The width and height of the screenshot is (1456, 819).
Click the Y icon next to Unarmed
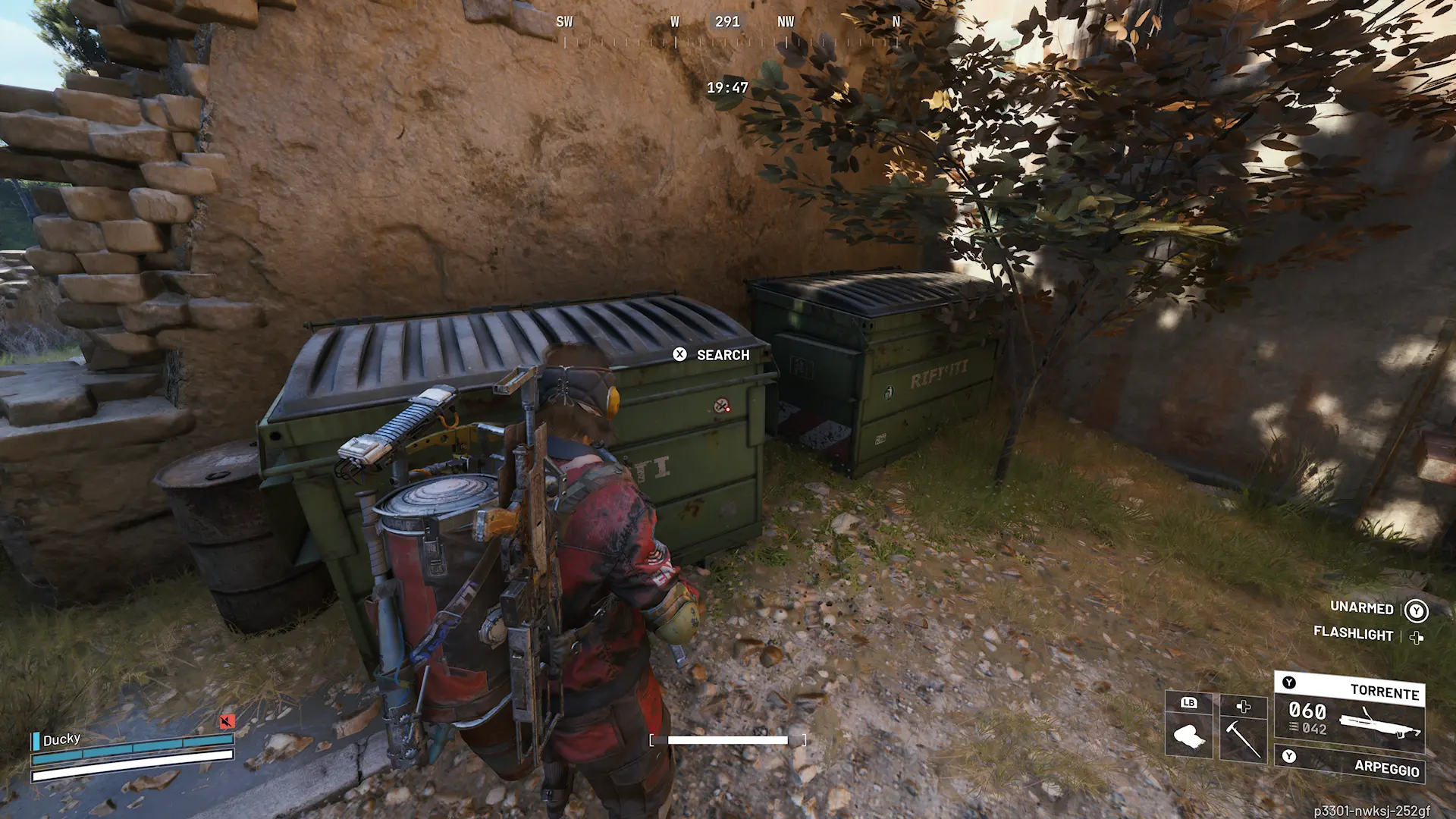click(1416, 610)
